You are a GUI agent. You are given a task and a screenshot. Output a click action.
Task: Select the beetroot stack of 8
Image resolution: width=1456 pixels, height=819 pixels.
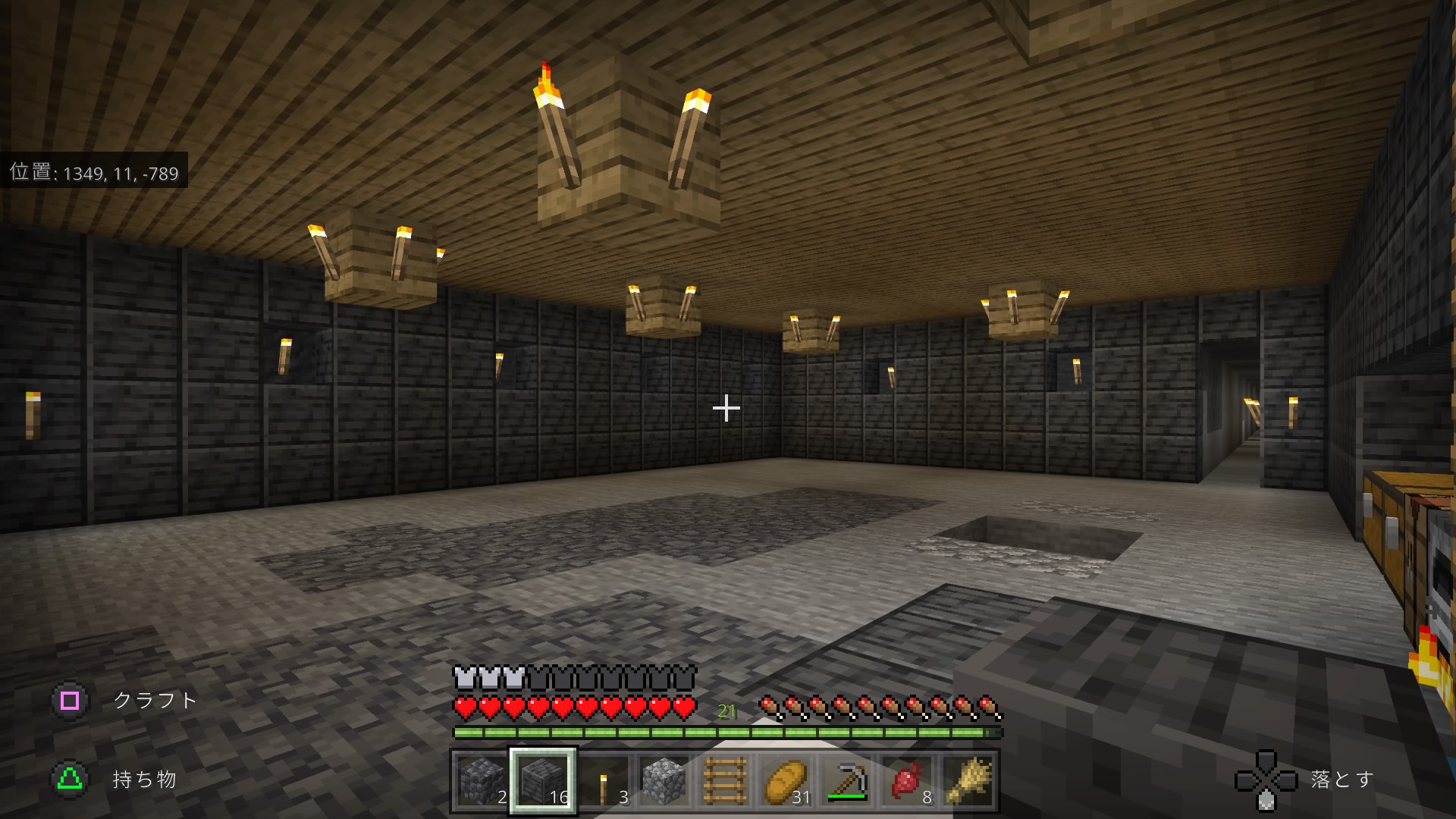[x=907, y=780]
